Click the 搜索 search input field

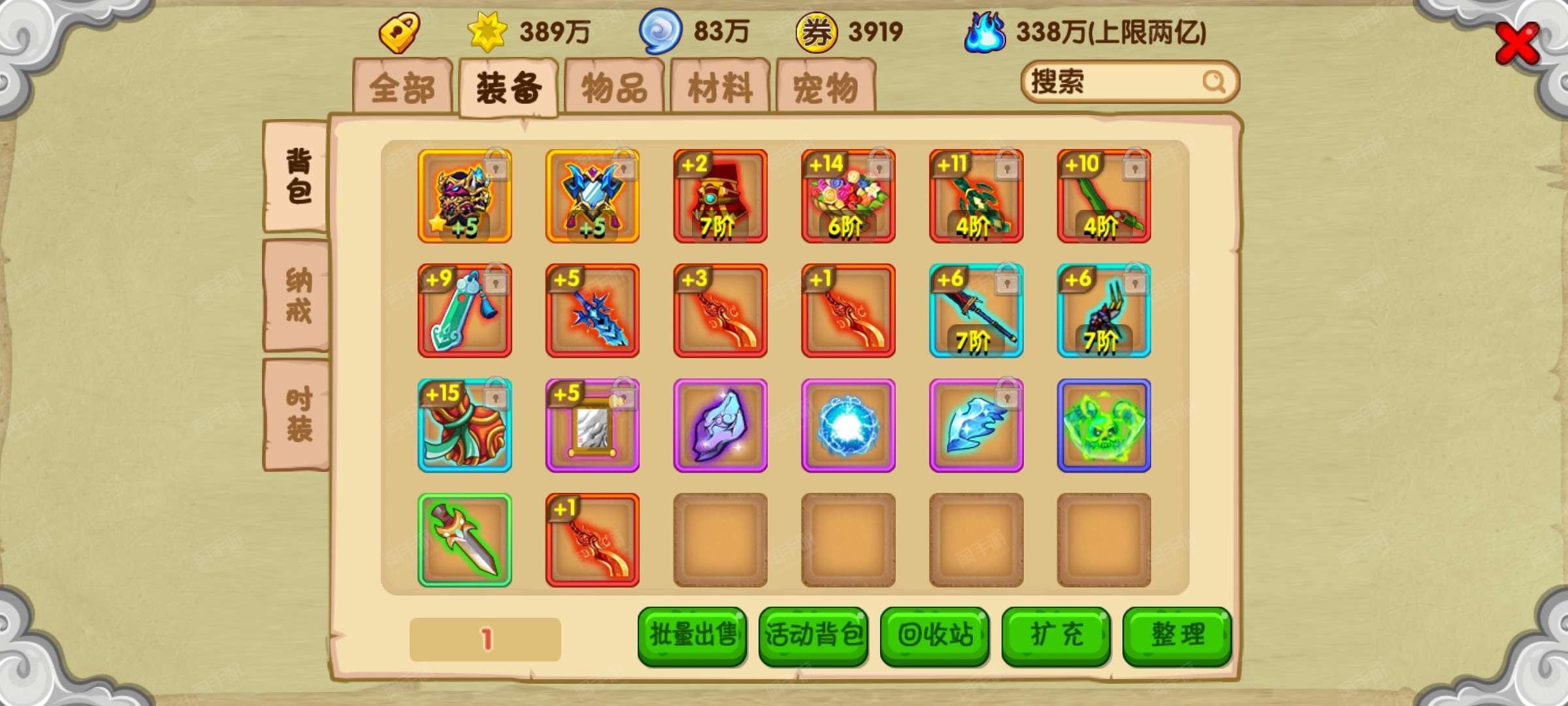(1124, 84)
